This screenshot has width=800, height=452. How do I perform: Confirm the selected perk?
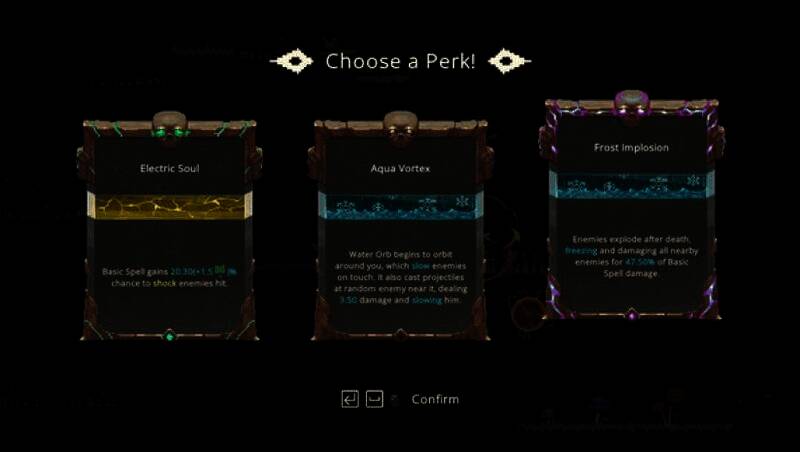click(x=435, y=399)
